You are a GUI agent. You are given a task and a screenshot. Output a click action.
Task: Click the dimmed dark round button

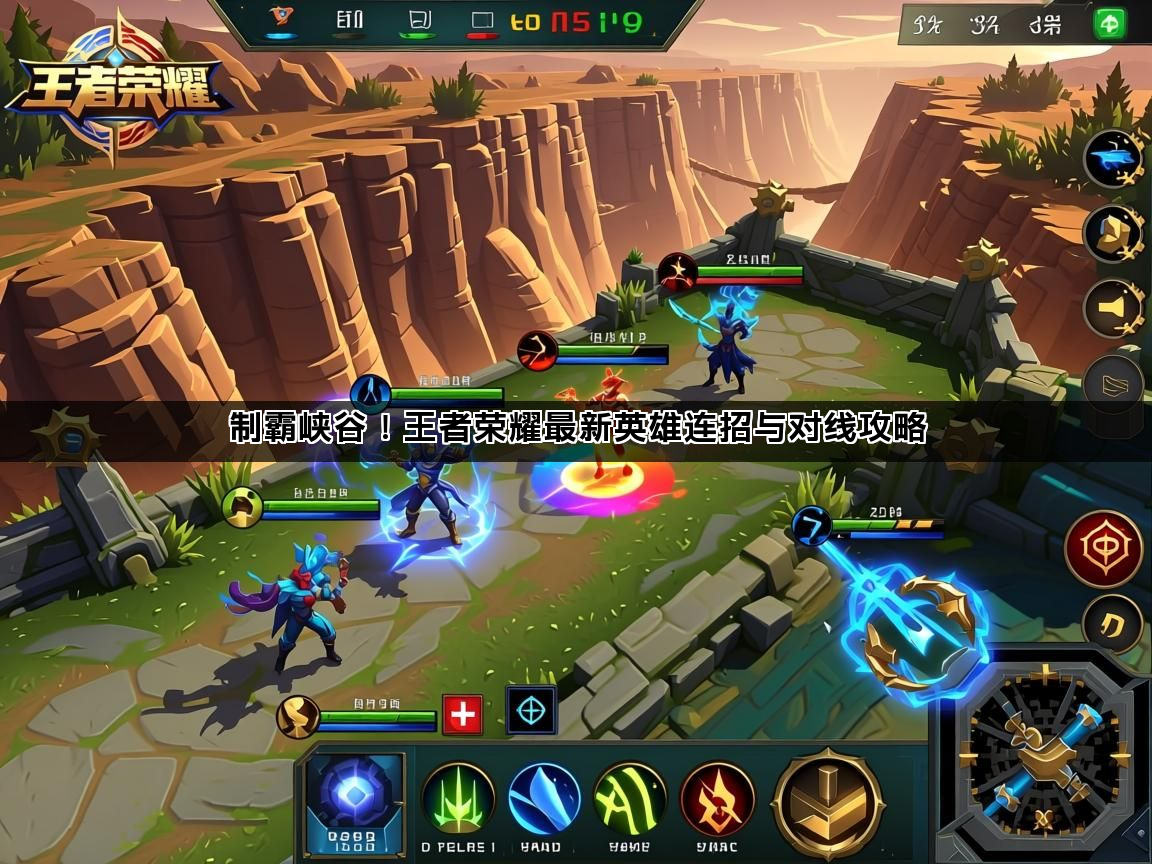[1113, 384]
